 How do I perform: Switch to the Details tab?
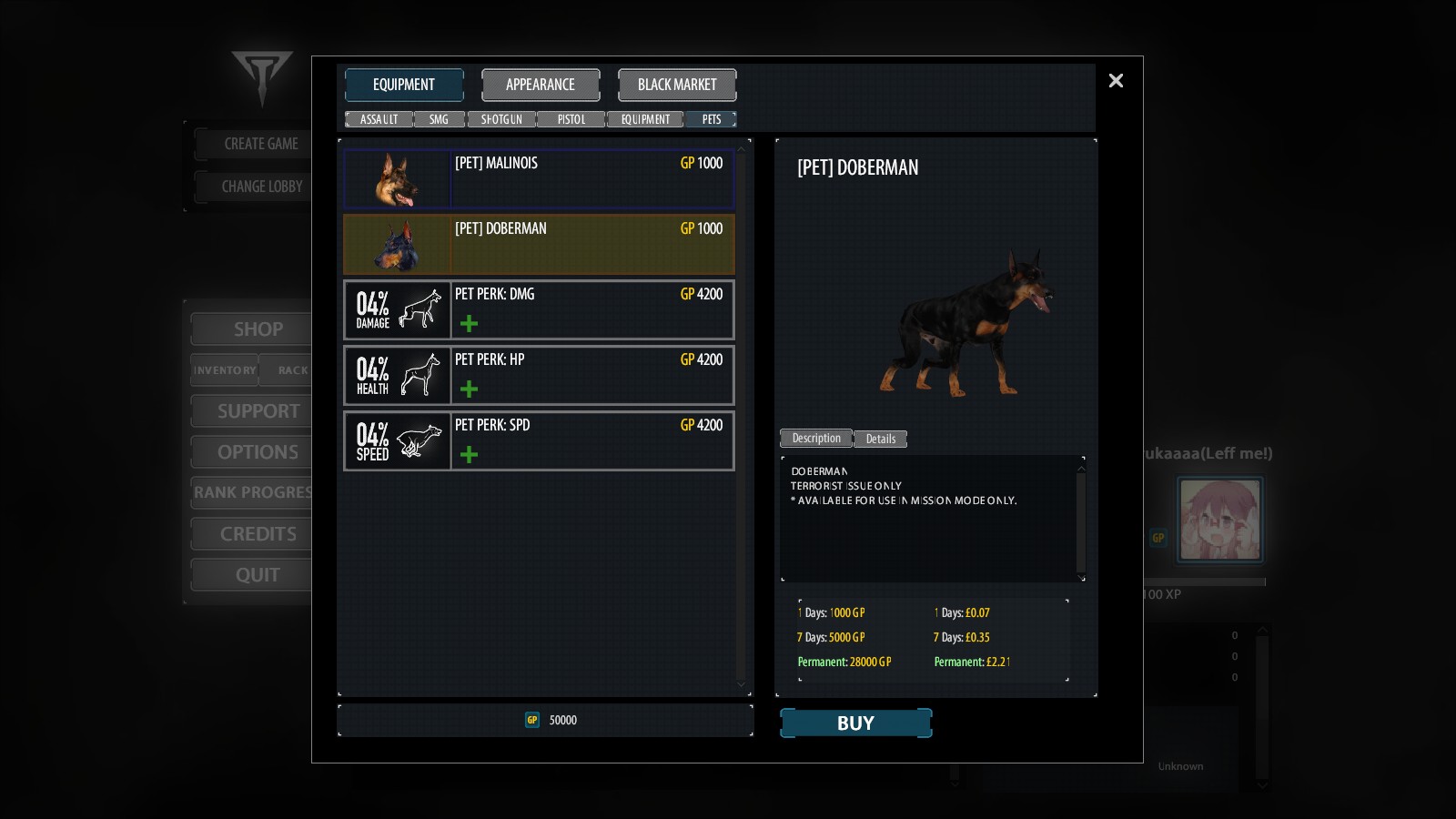pos(879,439)
